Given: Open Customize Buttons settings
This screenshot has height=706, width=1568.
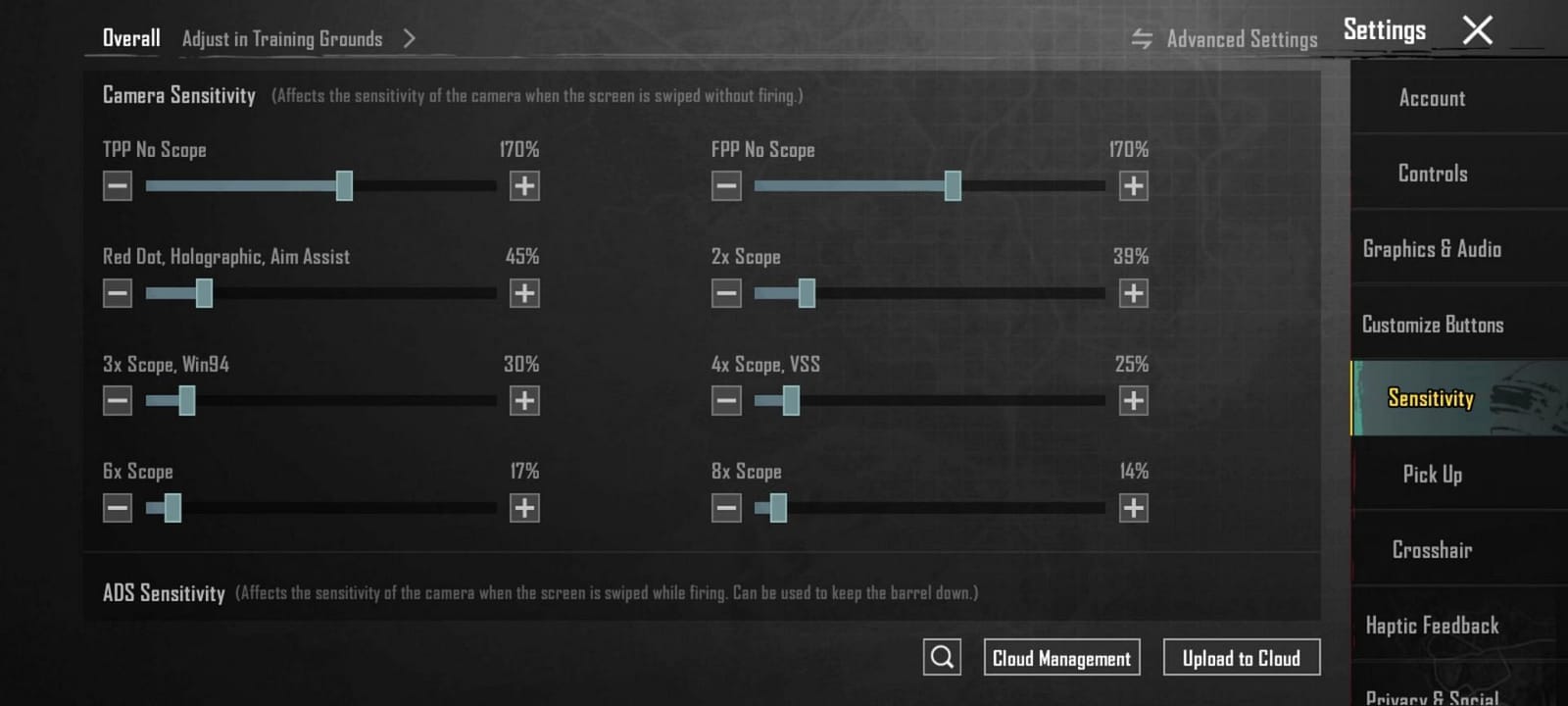Looking at the screenshot, I should 1433,324.
